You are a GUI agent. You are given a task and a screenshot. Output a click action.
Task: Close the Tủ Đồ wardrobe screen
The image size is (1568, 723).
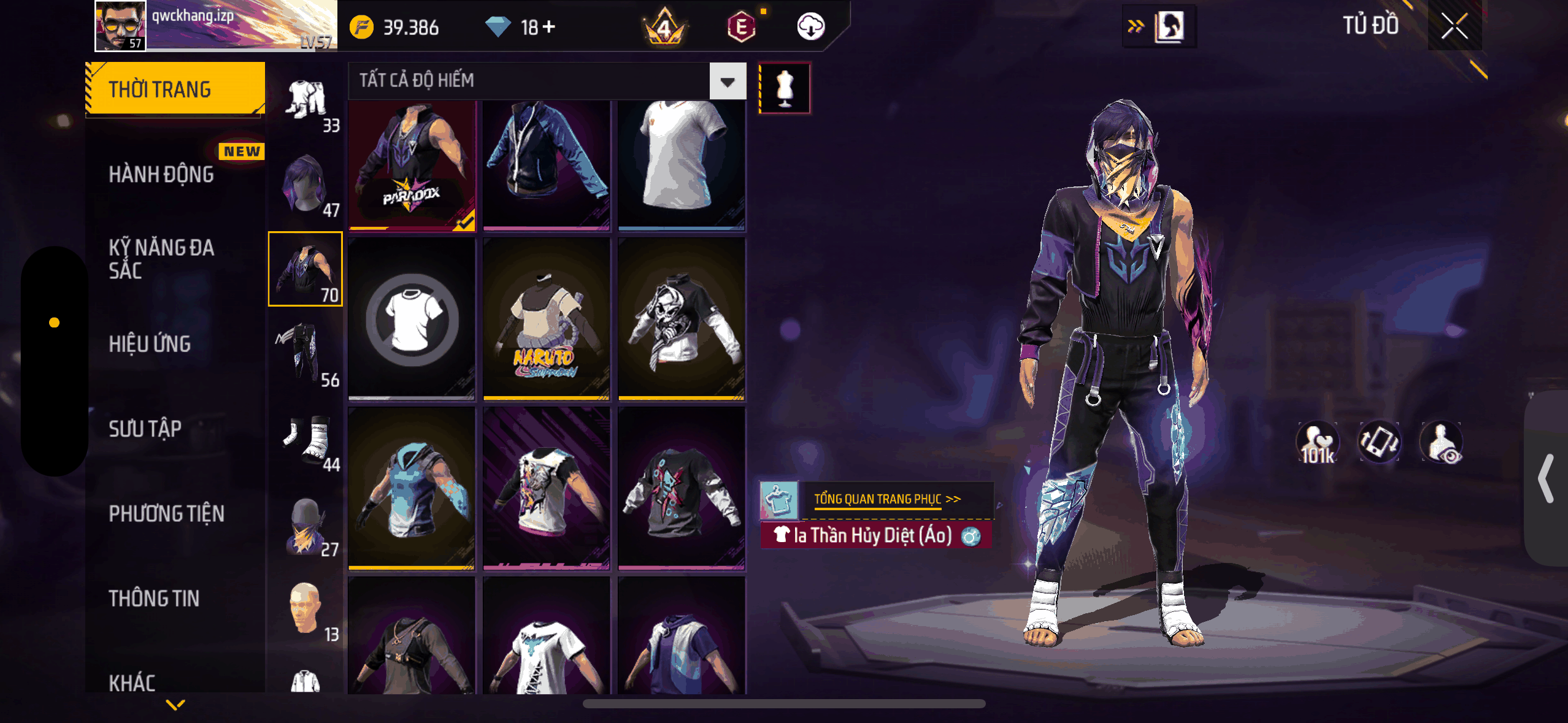pos(1454,26)
